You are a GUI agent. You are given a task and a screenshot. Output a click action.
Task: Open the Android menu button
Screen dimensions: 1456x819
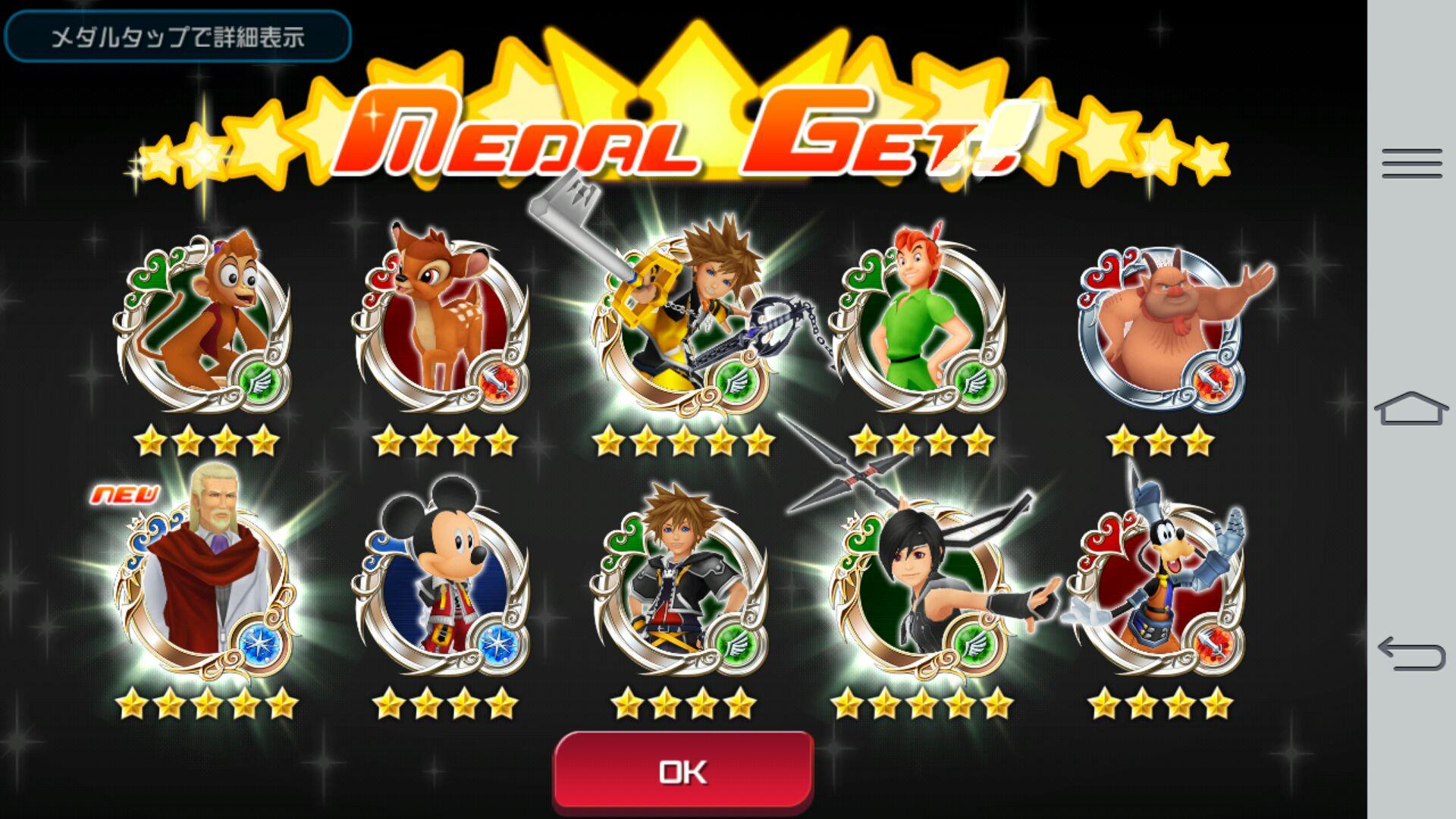point(1411,164)
